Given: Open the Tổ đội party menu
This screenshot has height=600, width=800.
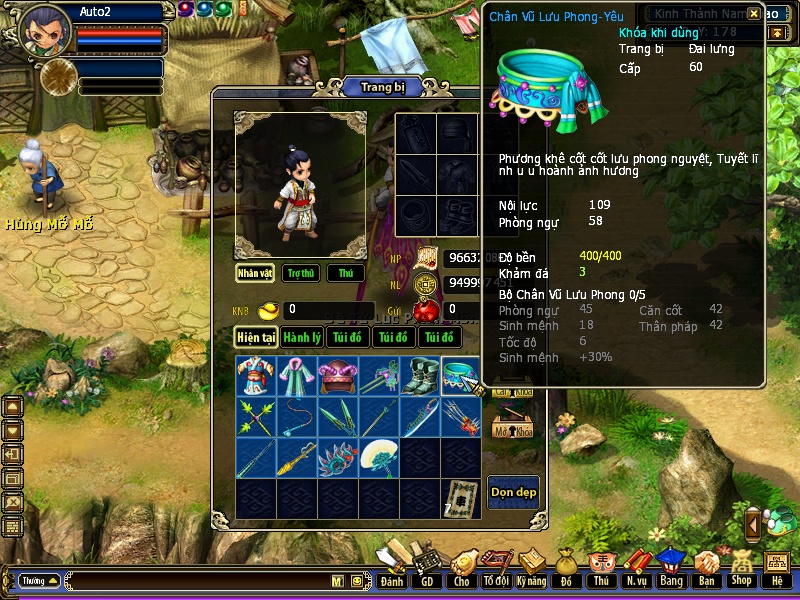Looking at the screenshot, I should (496, 568).
